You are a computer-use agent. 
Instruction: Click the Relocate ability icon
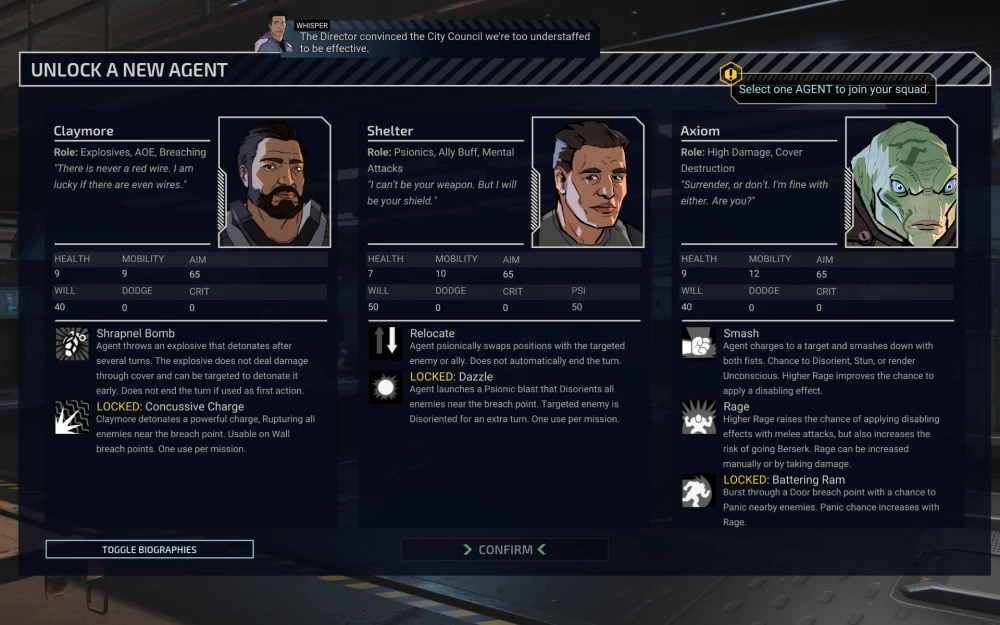[x=385, y=343]
